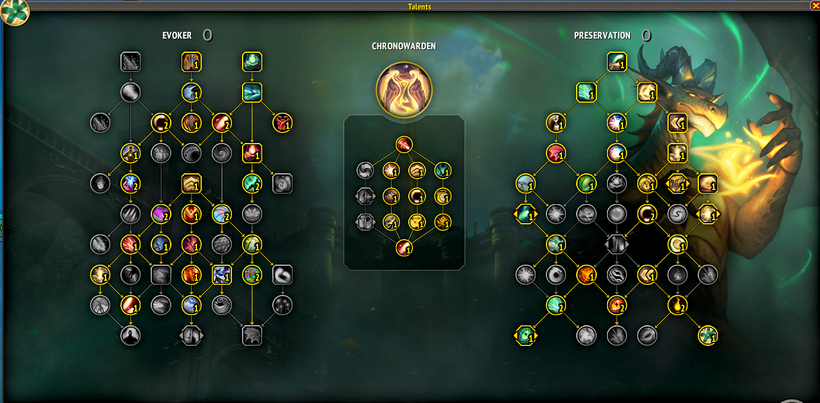Pick the teal talent in the Chronowarden tree
Image resolution: width=820 pixels, height=403 pixels.
click(441, 170)
